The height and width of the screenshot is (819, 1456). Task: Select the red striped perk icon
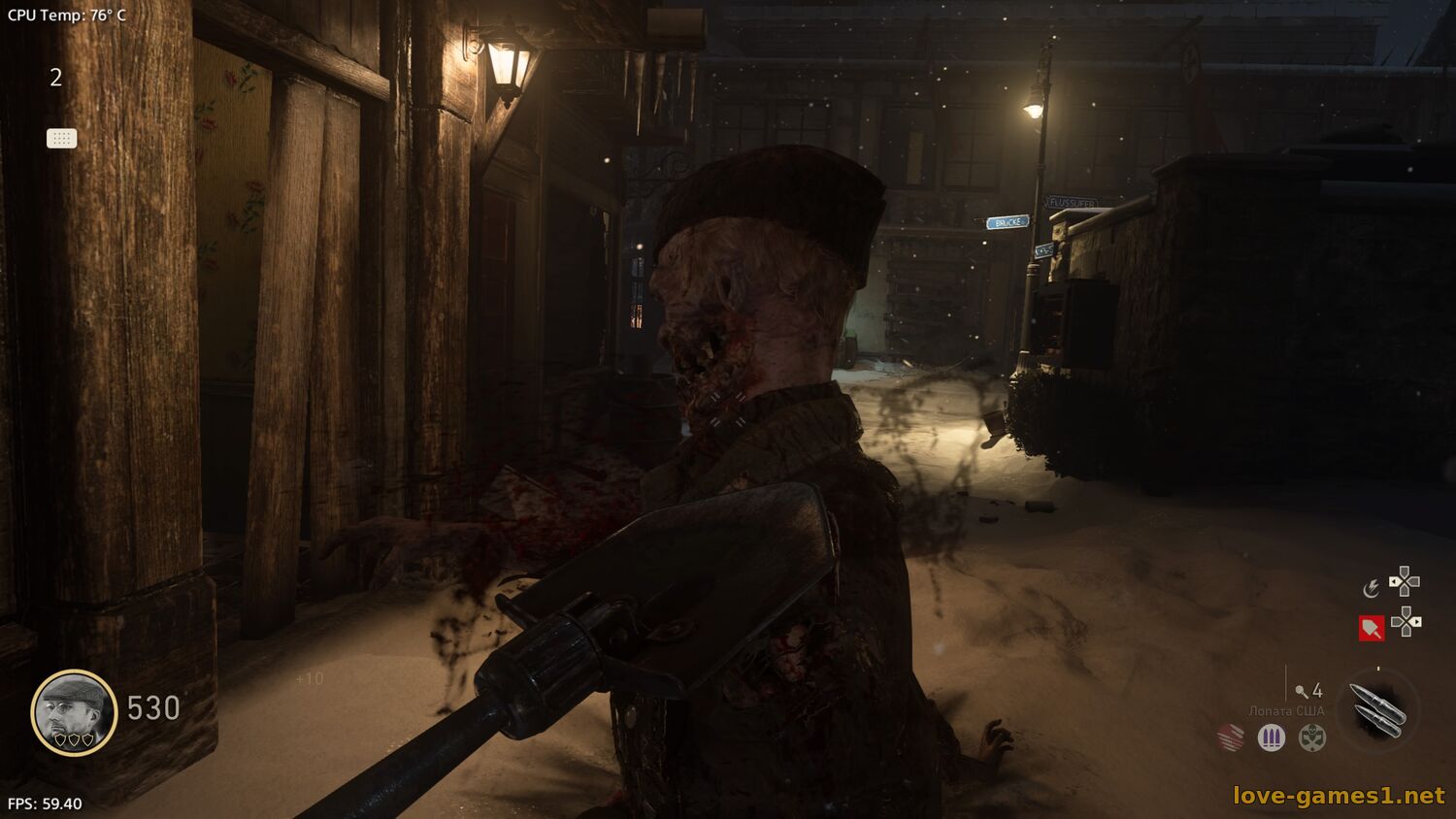[x=1231, y=737]
